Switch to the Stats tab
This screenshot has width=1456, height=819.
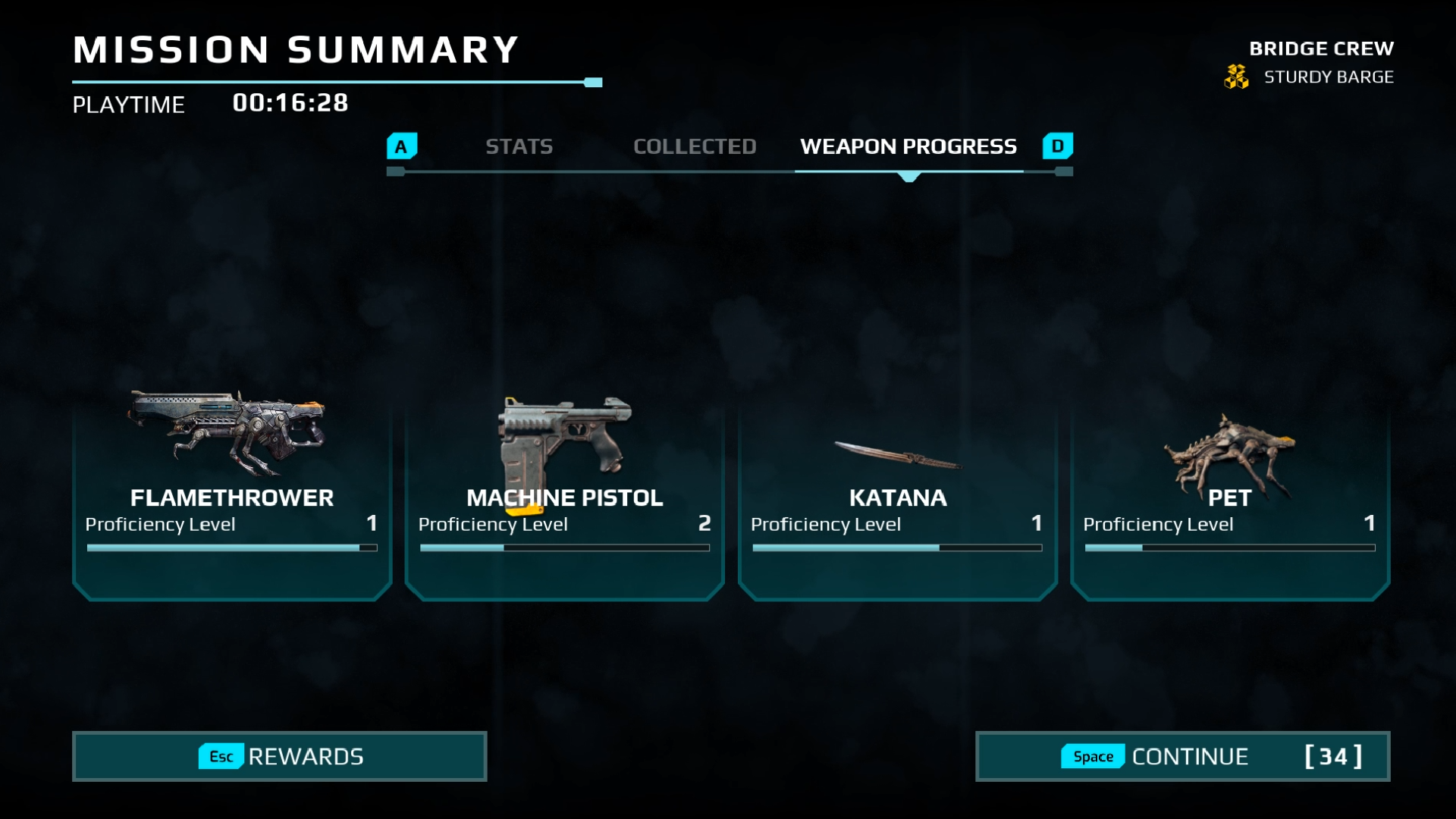point(519,146)
